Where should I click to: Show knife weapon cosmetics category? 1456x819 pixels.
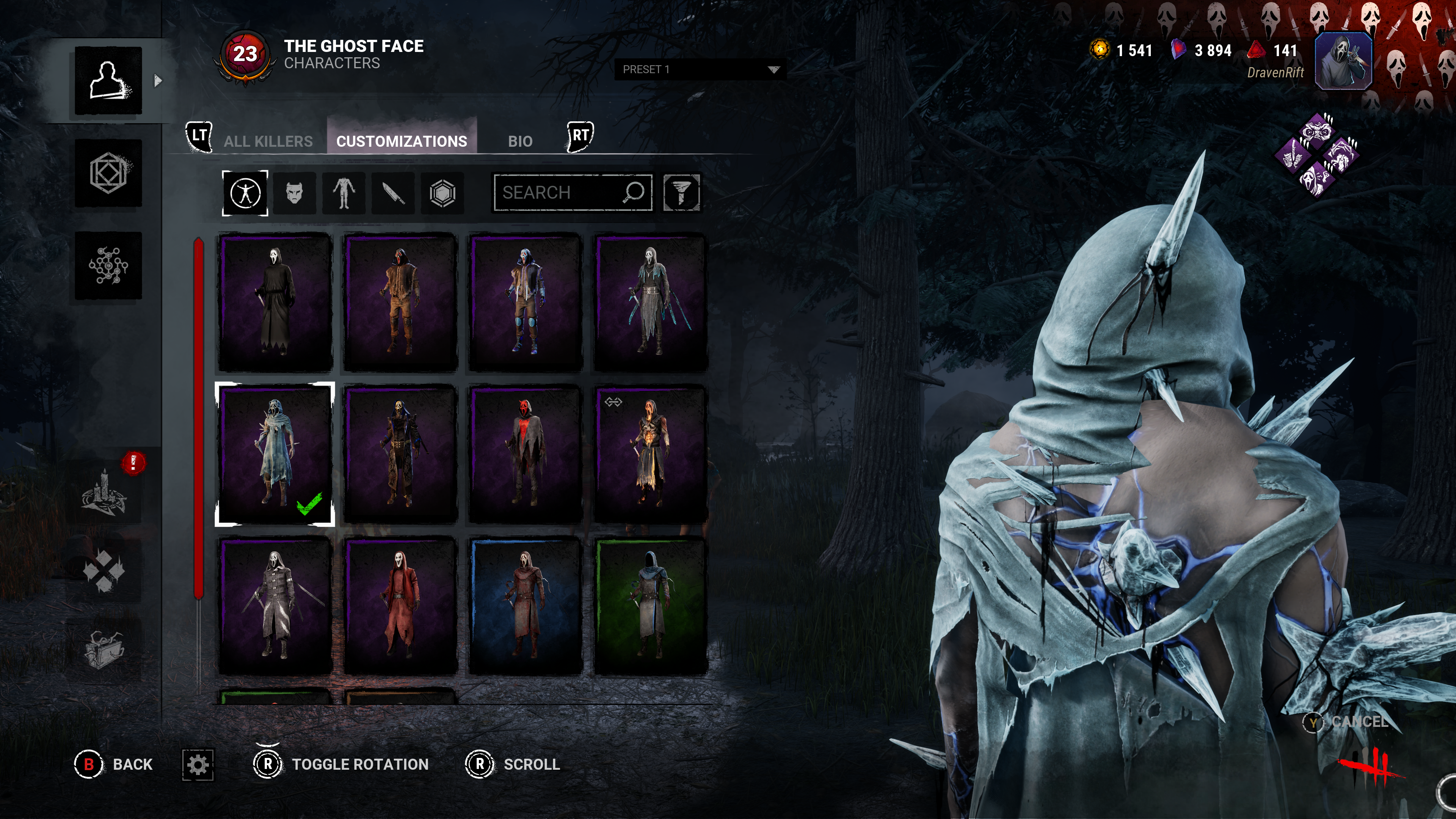[393, 193]
